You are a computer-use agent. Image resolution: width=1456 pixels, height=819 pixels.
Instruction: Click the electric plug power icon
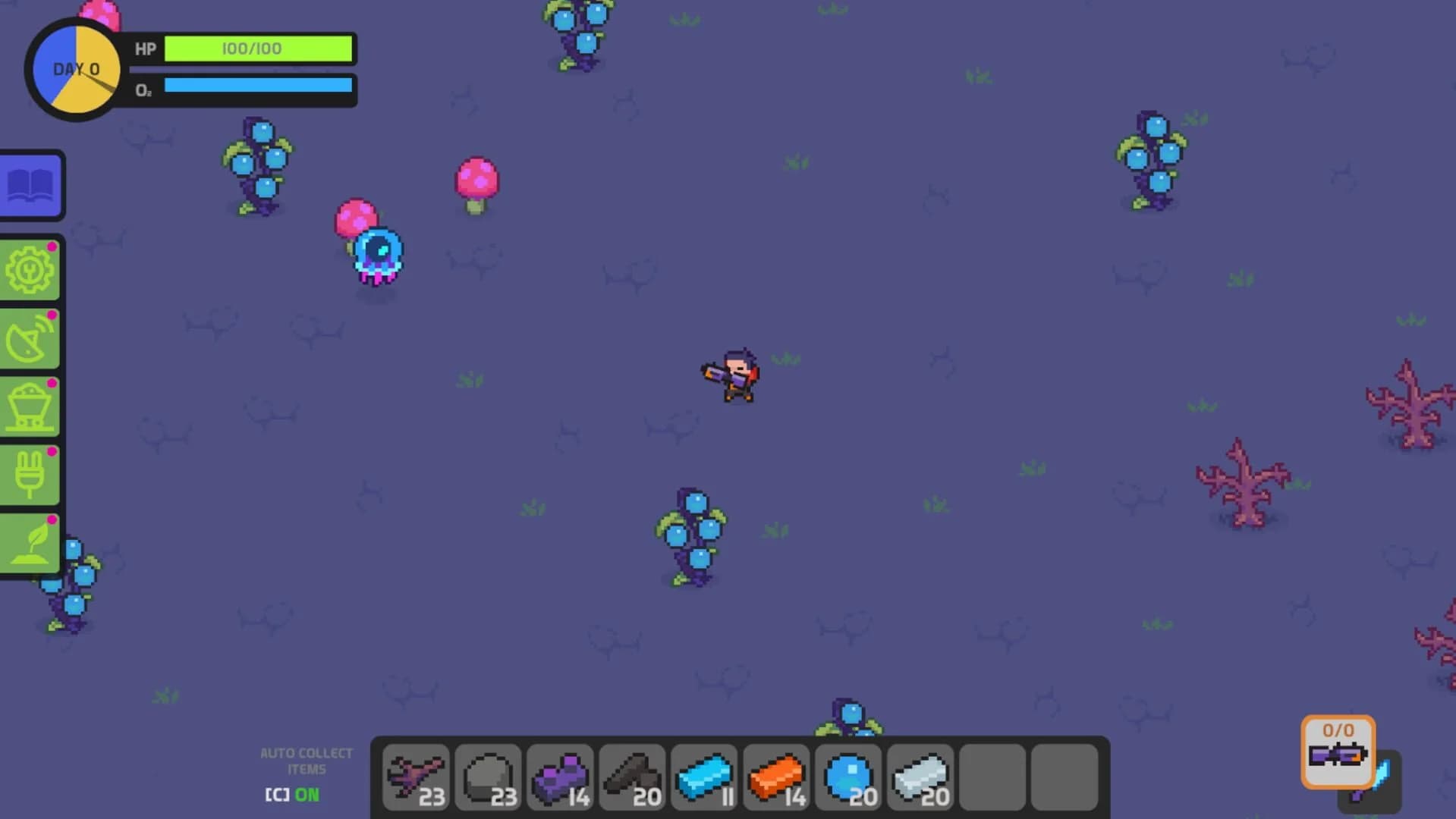(29, 472)
